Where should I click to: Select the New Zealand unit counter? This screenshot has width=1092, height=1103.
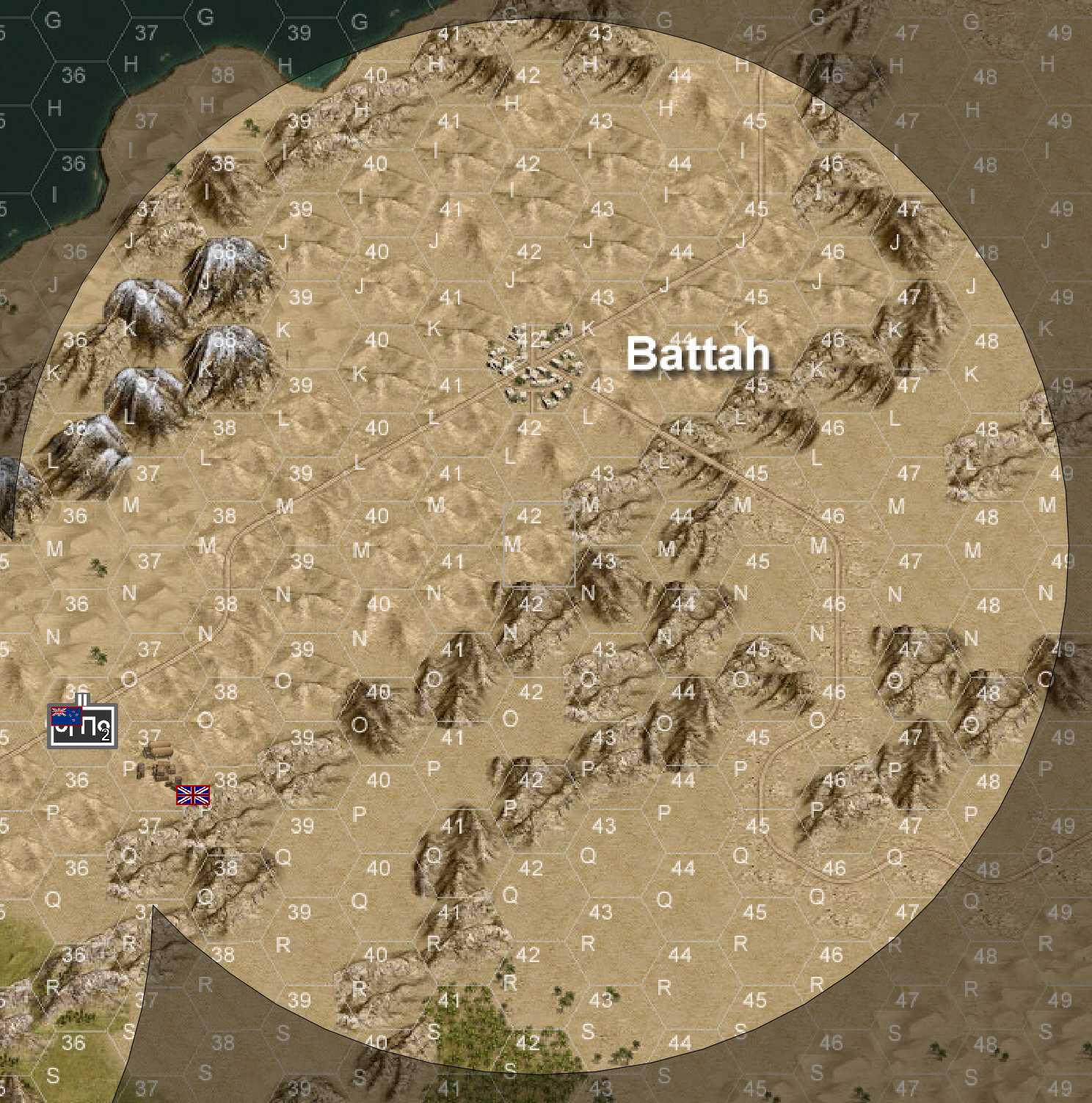click(82, 726)
